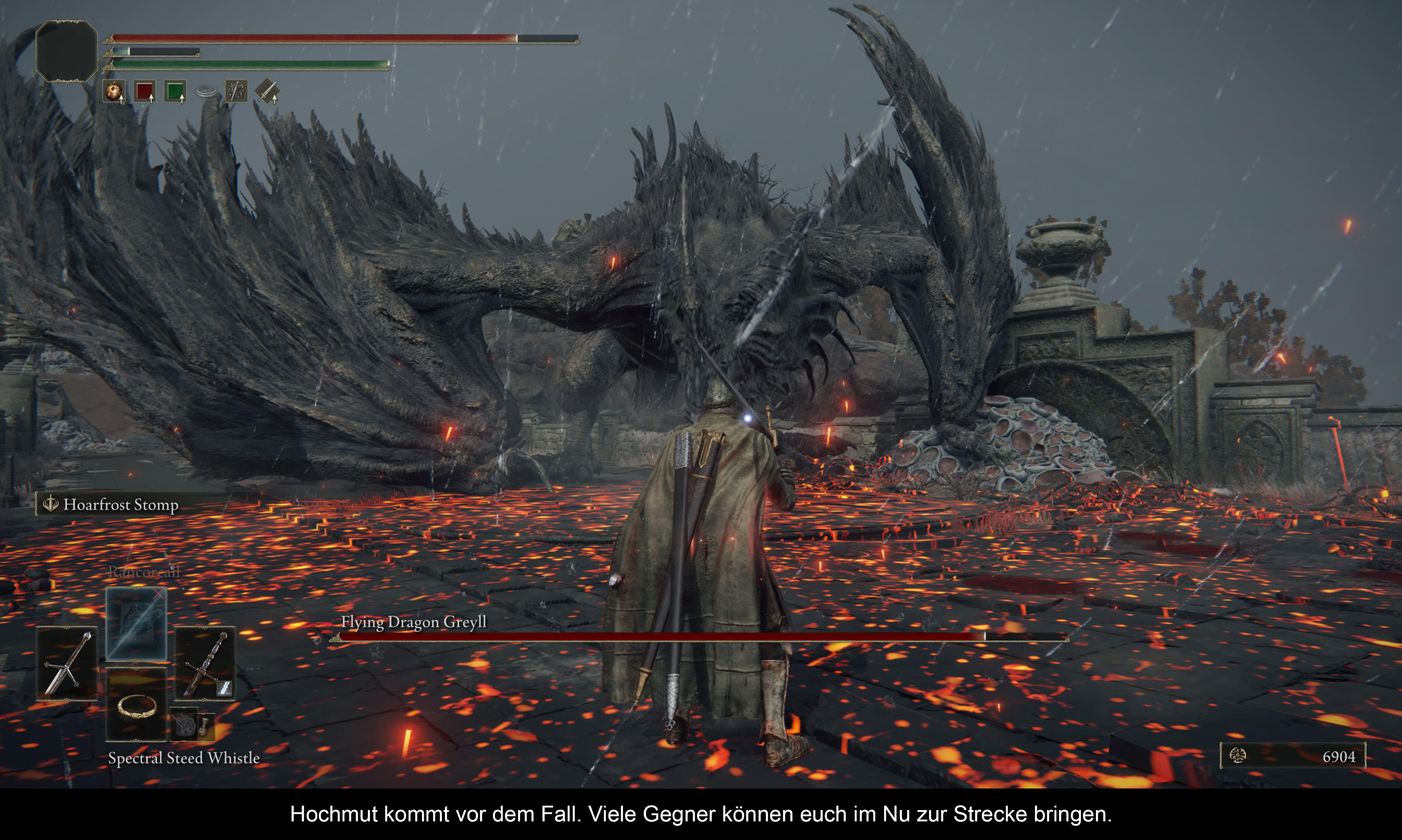
Task: Click the silver ring status icon
Action: 206,91
